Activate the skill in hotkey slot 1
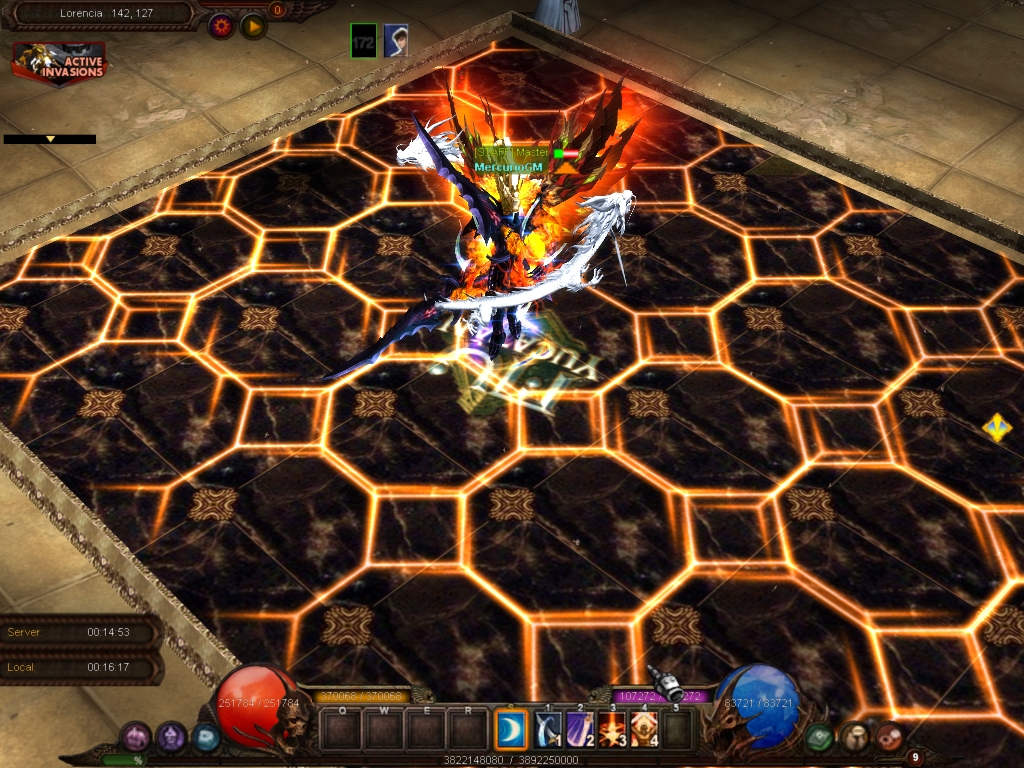This screenshot has width=1024, height=768. tap(548, 730)
